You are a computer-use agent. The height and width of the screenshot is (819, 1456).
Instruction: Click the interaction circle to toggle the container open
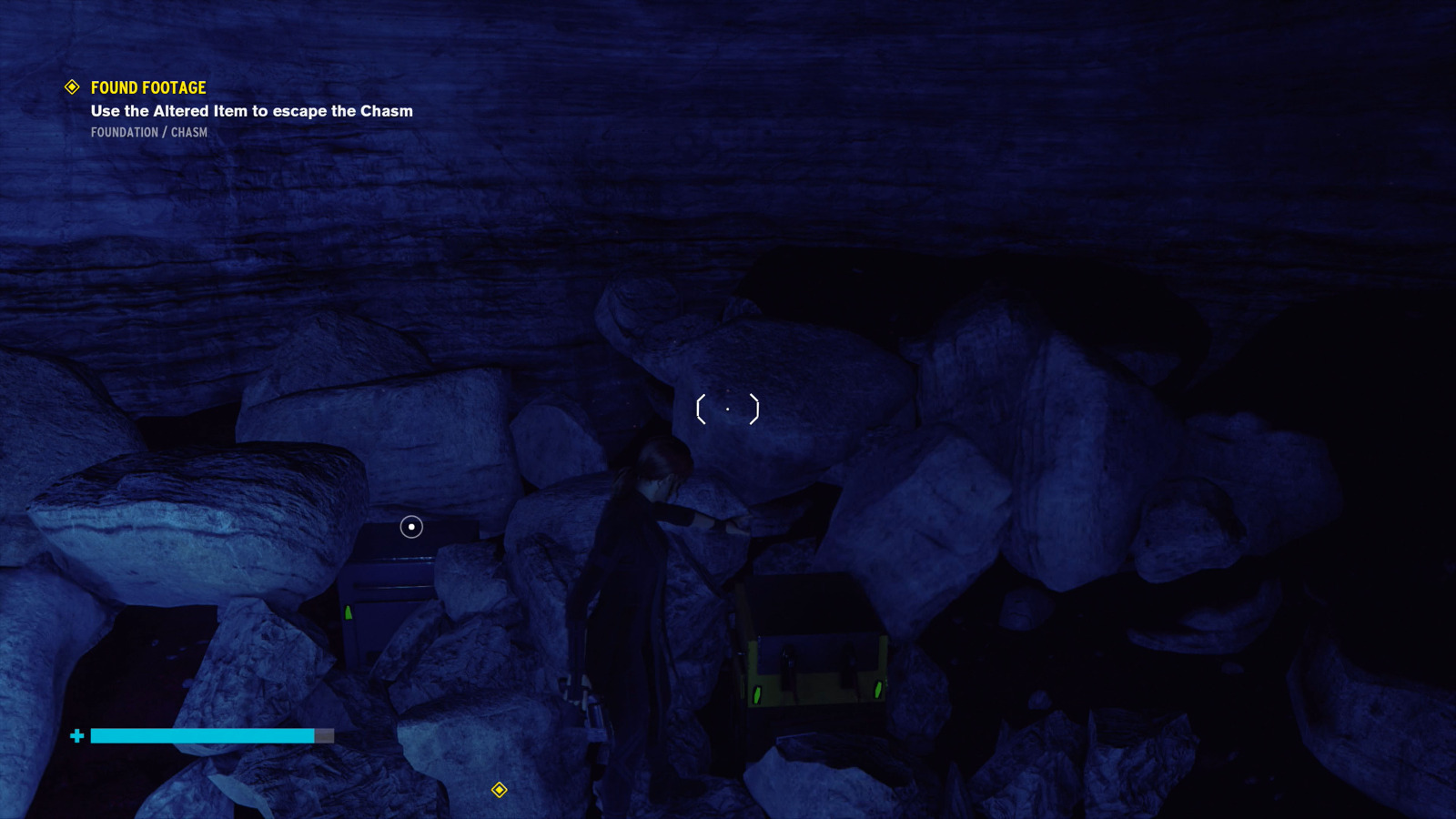(x=410, y=527)
